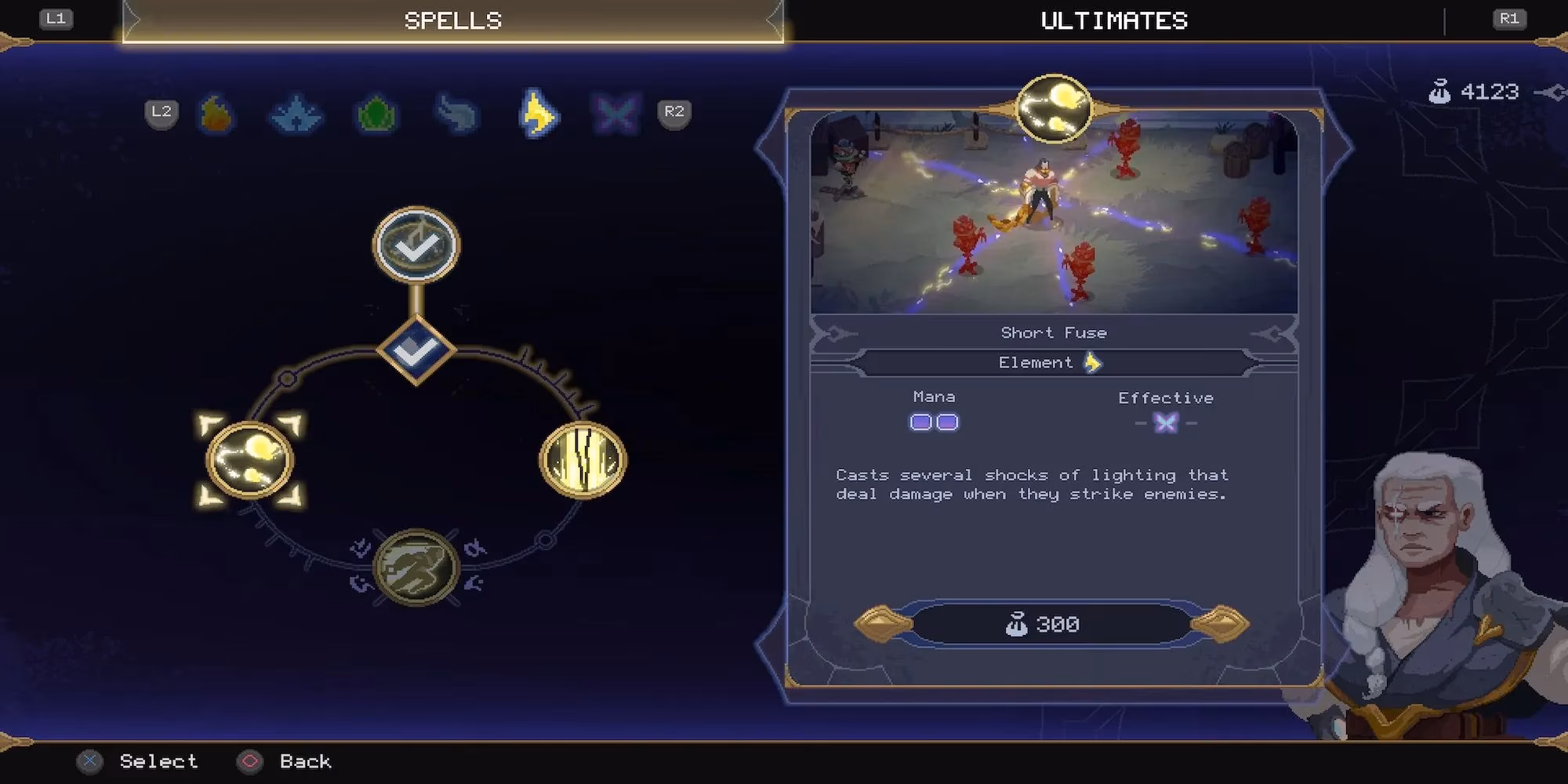
Task: Switch to the yellow lightning element
Action: click(538, 114)
